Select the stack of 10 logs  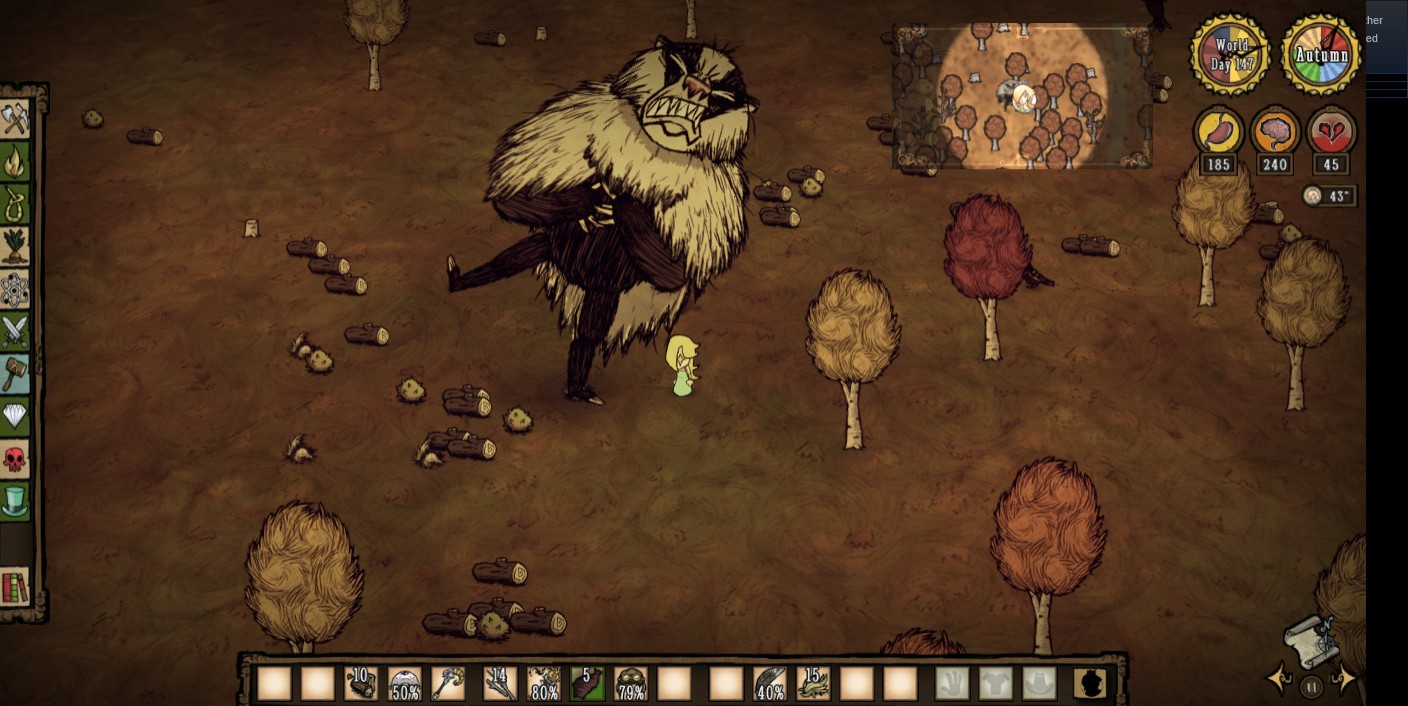361,684
